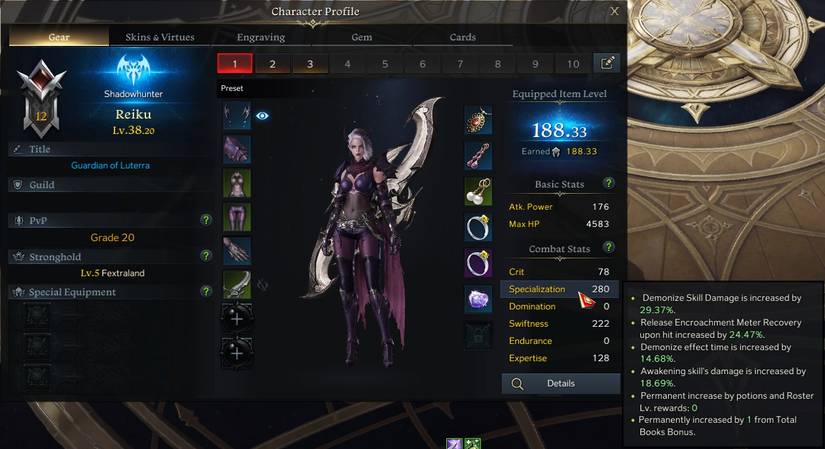Screen dimensions: 825x449
Task: Show the Cards tab
Action: coord(462,37)
